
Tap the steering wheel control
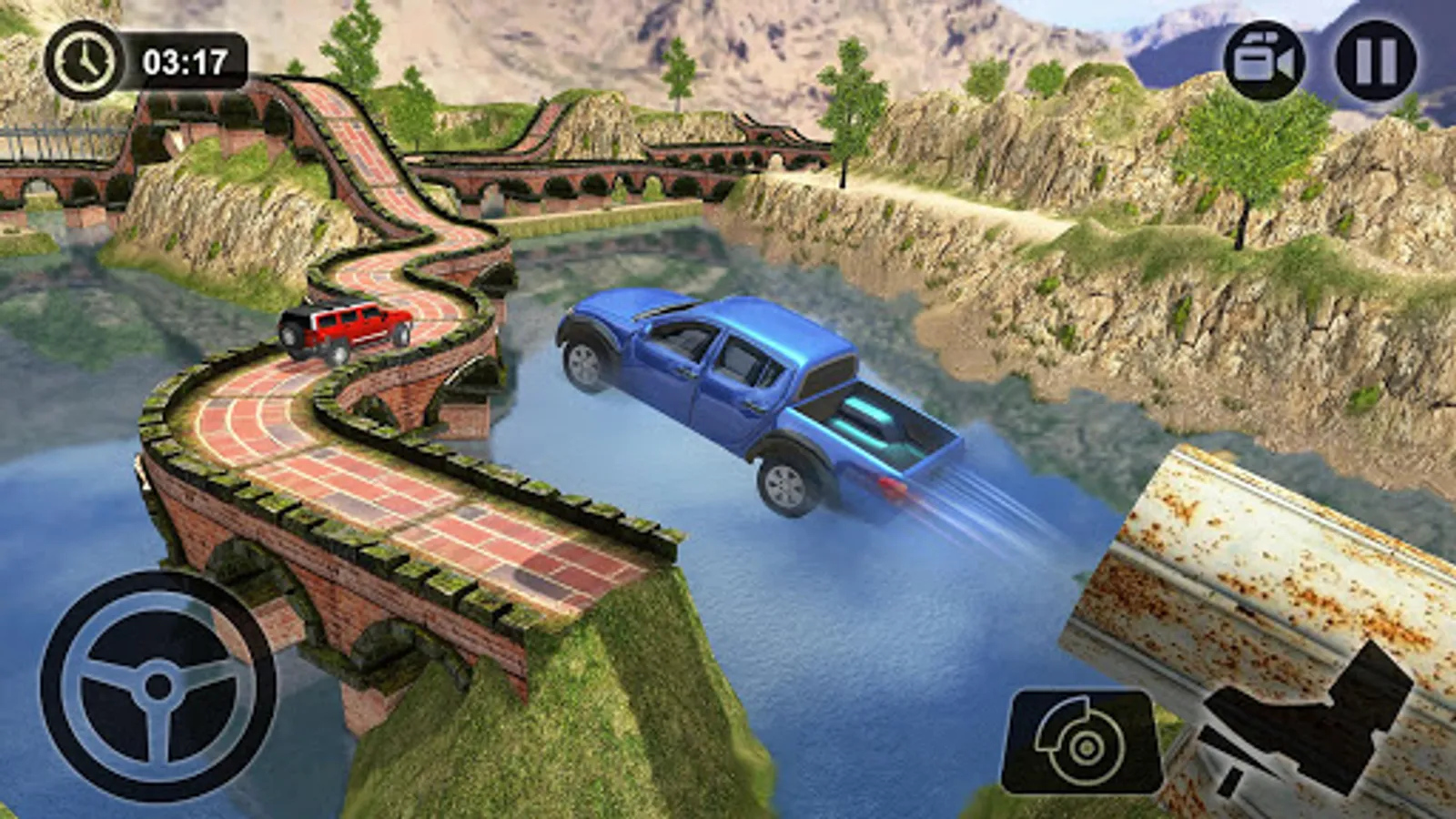pos(157,687)
